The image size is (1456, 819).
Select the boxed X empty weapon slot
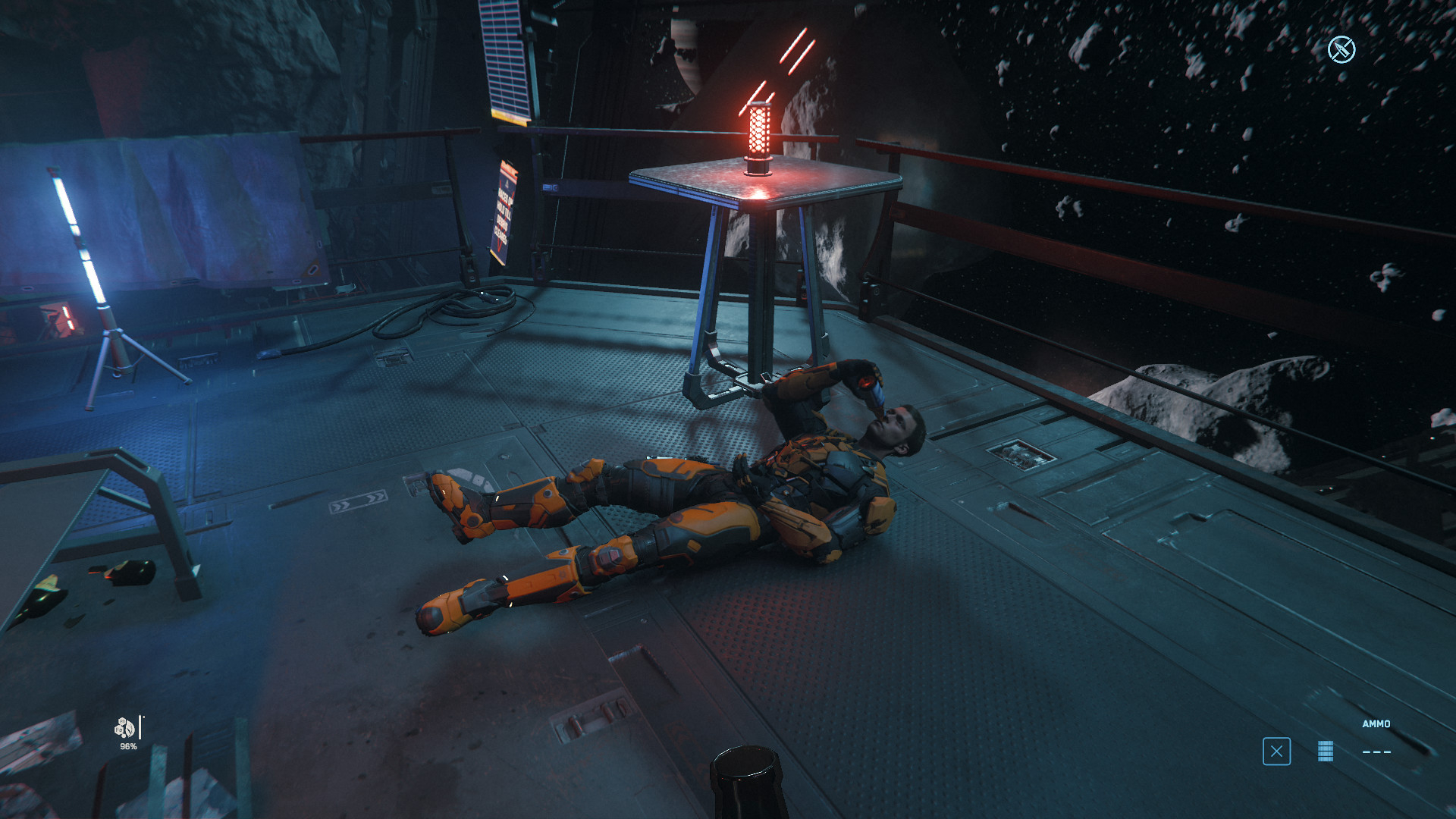(1276, 752)
